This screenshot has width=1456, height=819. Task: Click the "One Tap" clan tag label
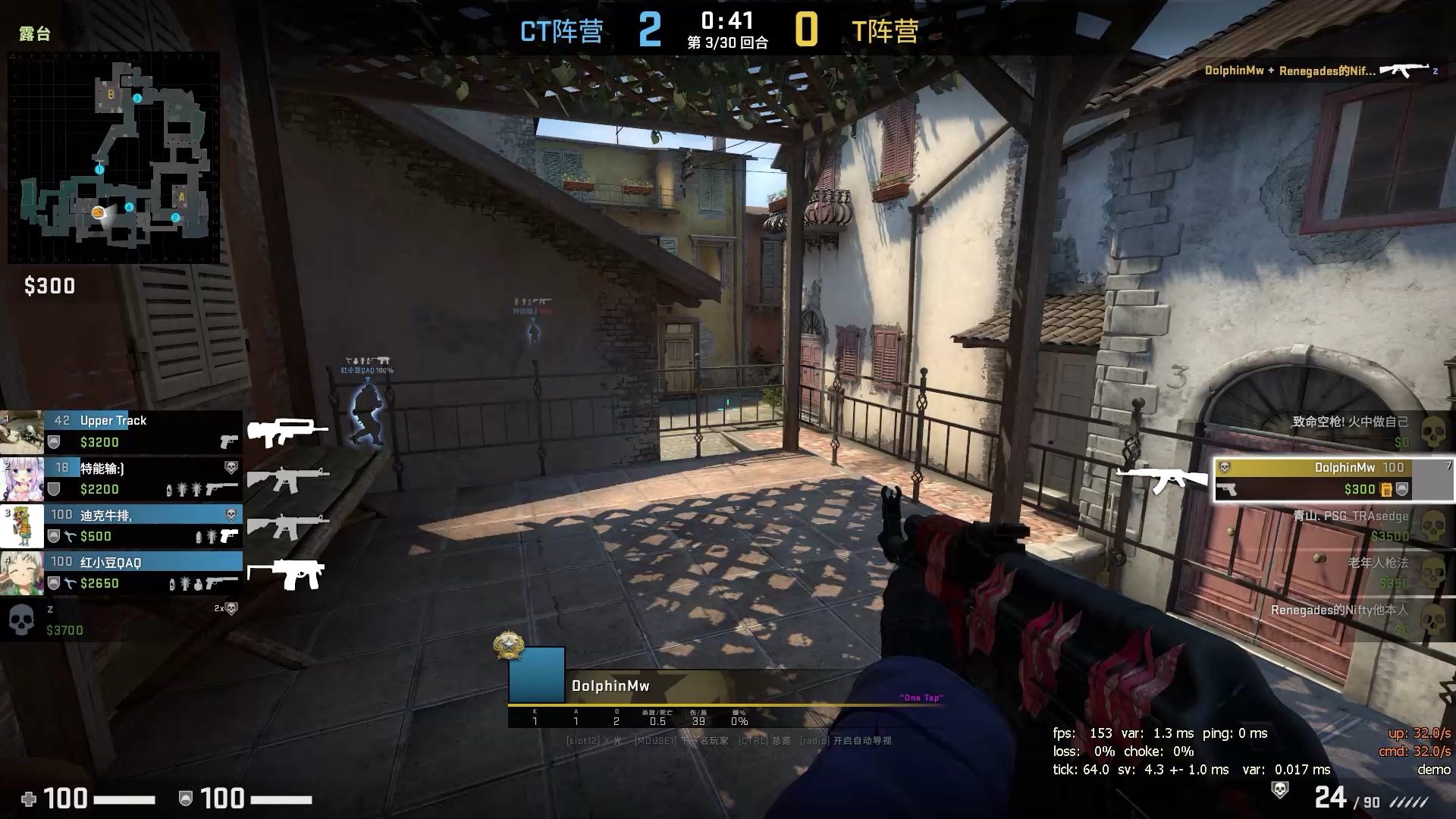click(922, 697)
